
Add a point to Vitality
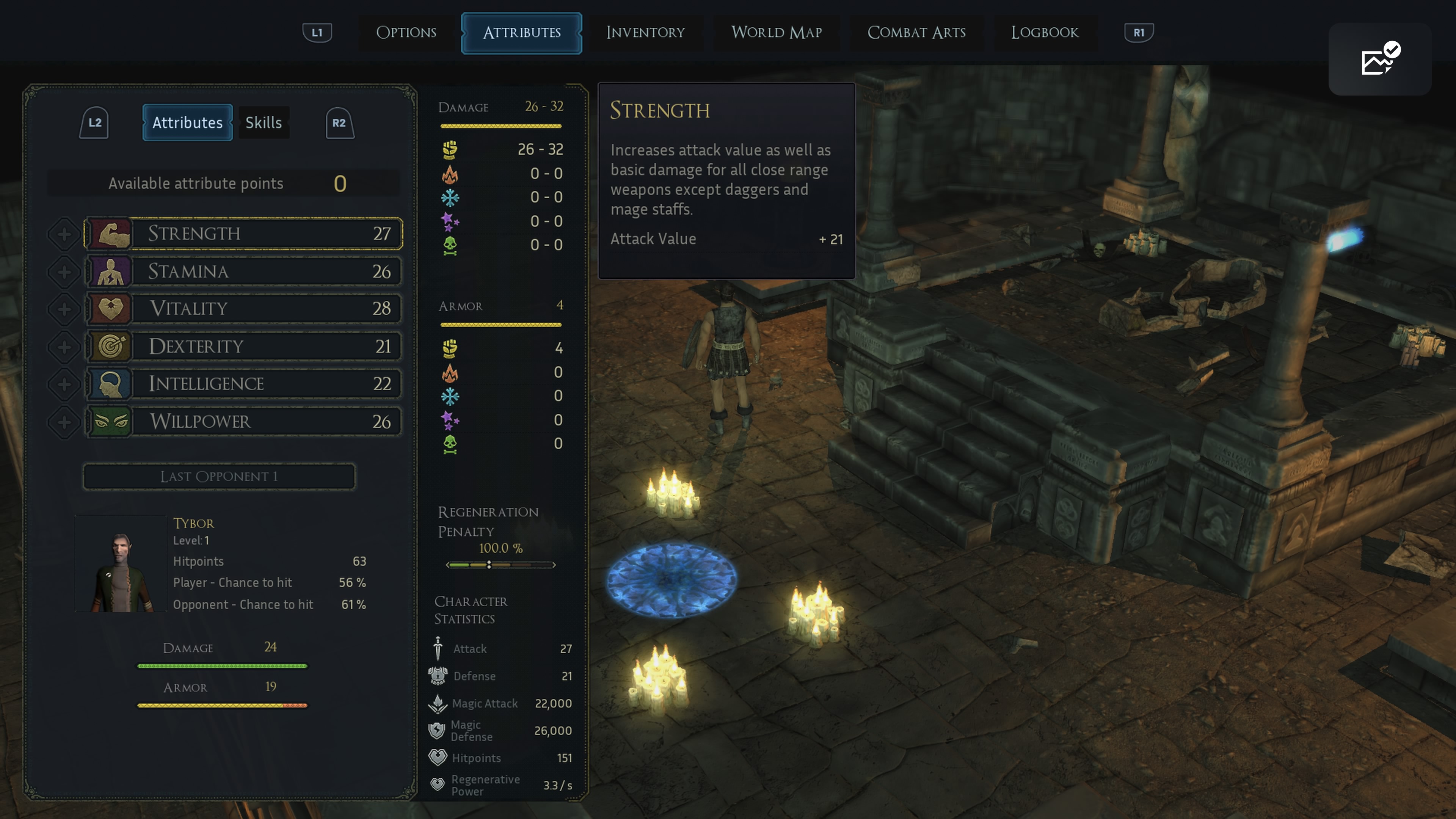click(x=64, y=309)
